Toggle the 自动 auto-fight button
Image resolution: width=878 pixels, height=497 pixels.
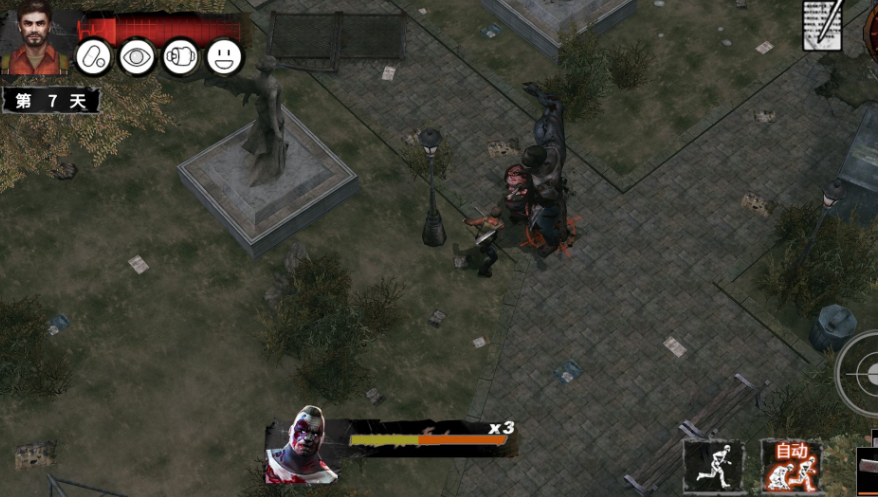(791, 466)
